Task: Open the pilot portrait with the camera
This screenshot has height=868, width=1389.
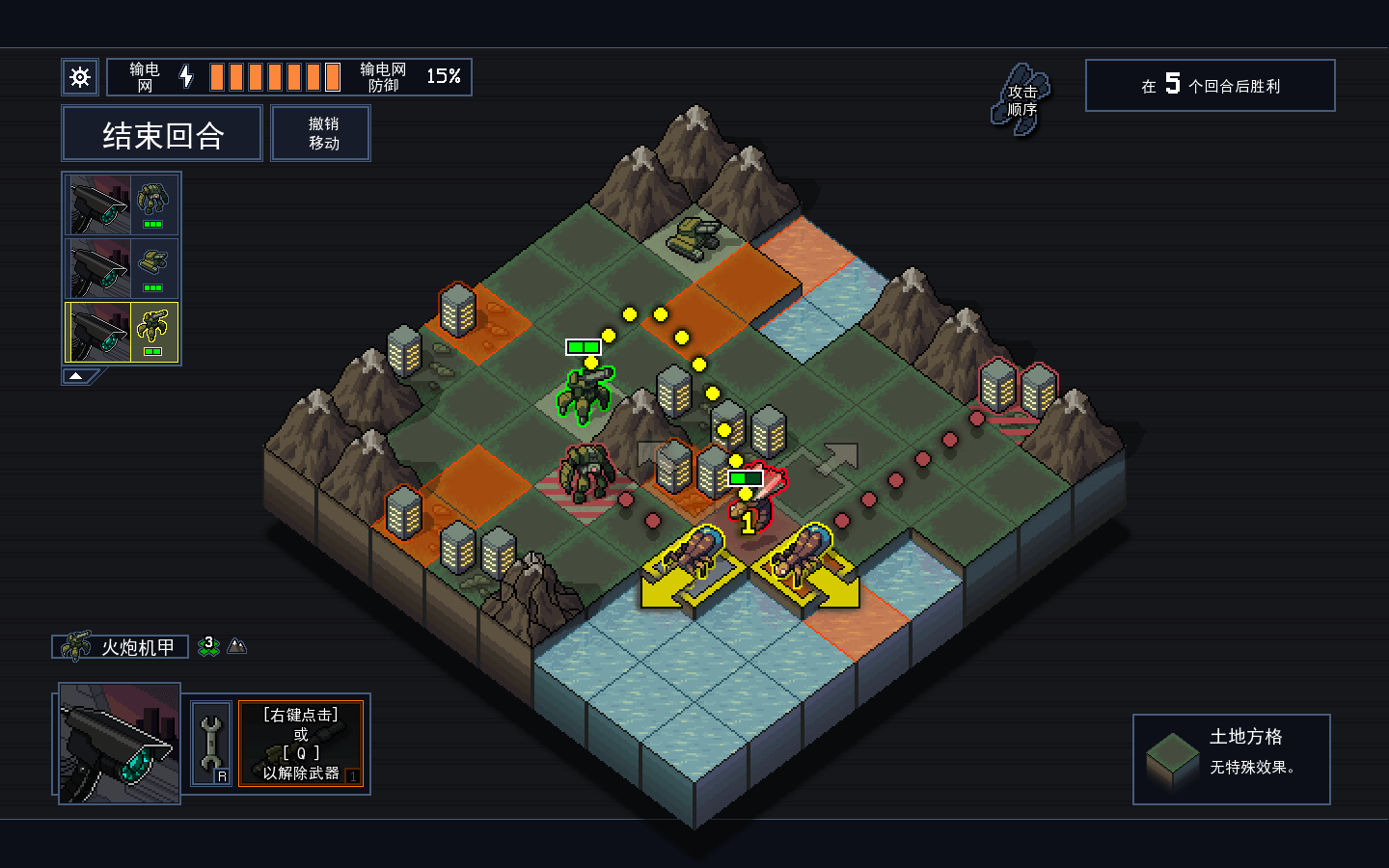Action: (120, 744)
